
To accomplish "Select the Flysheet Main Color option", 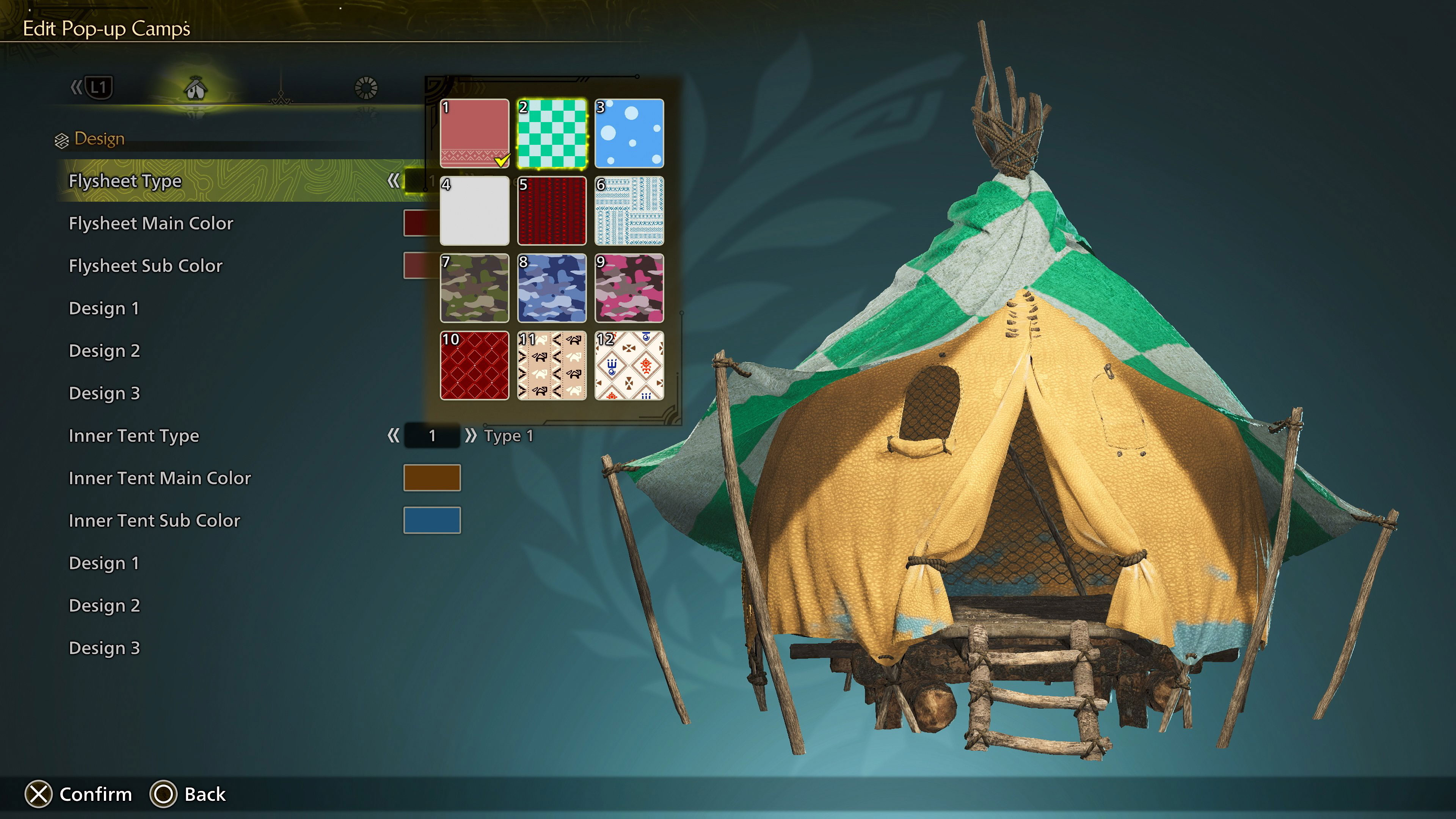I will pyautogui.click(x=151, y=223).
